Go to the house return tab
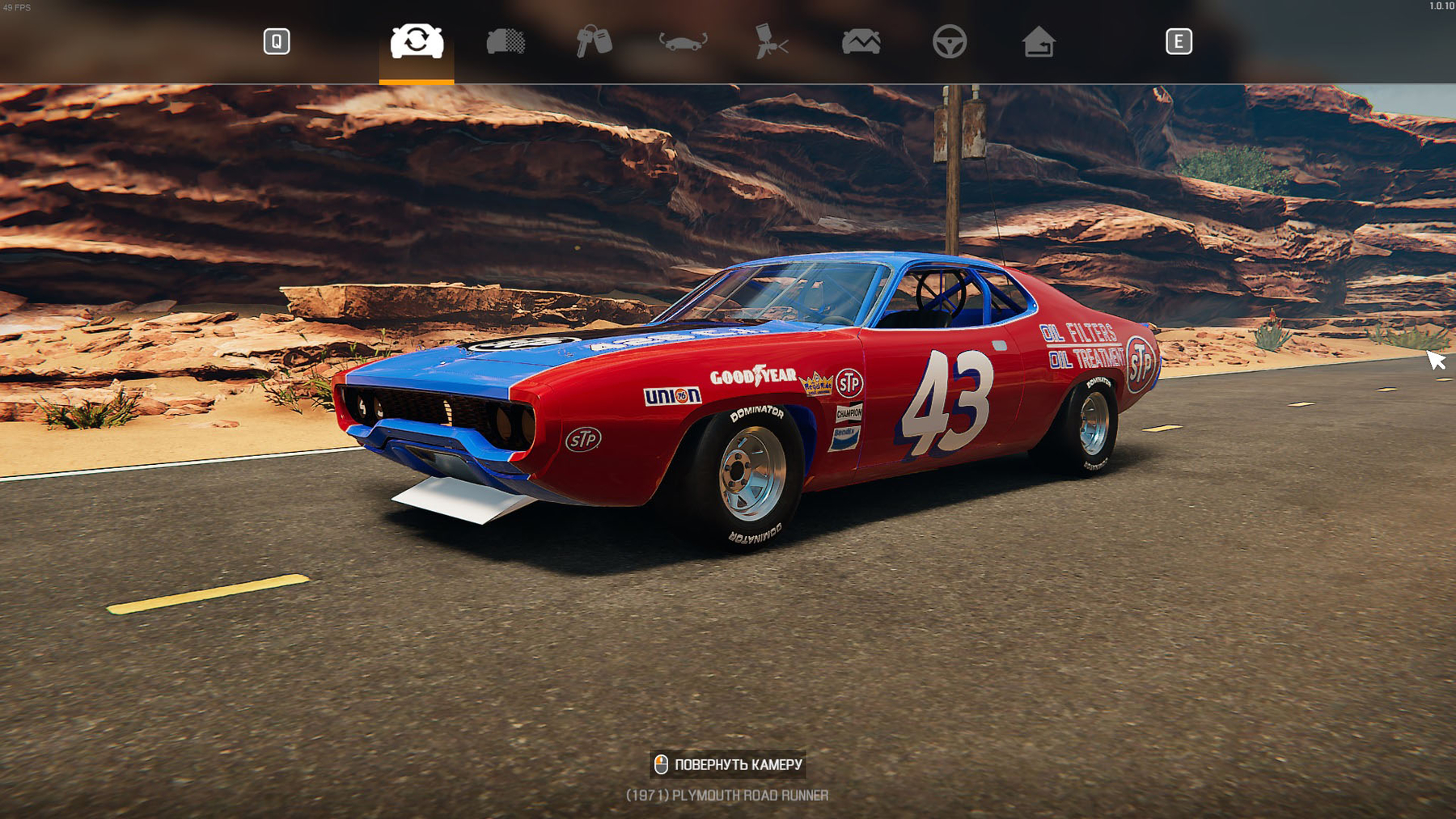 1038,41
